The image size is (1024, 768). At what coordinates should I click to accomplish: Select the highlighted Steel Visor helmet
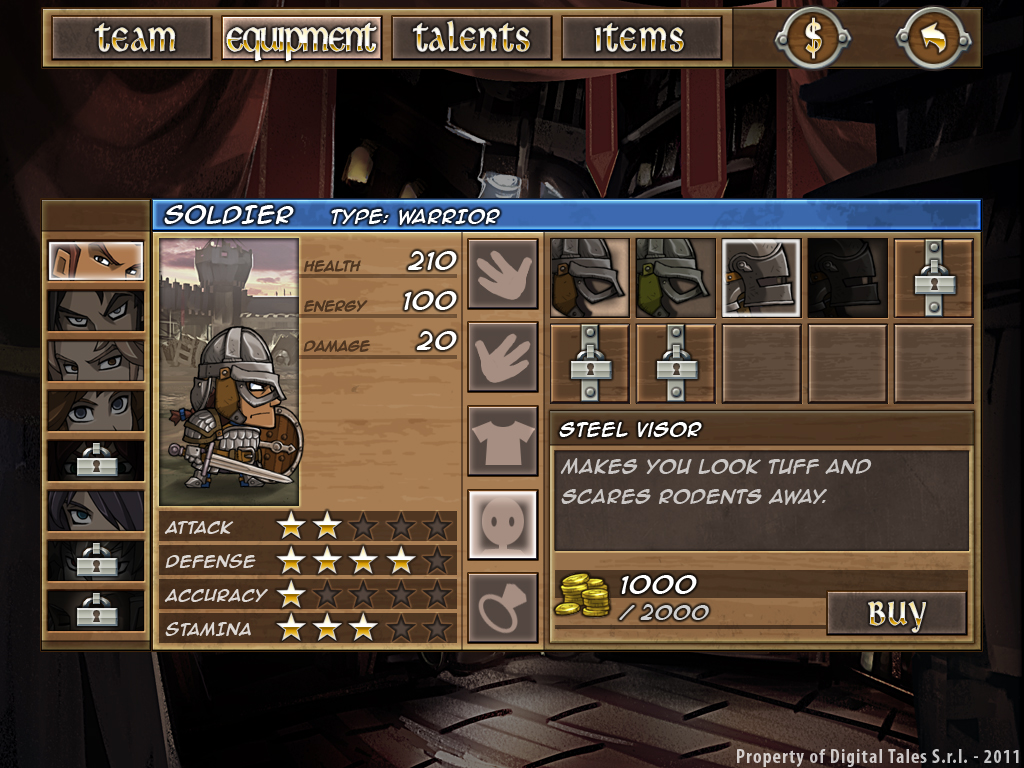click(761, 277)
